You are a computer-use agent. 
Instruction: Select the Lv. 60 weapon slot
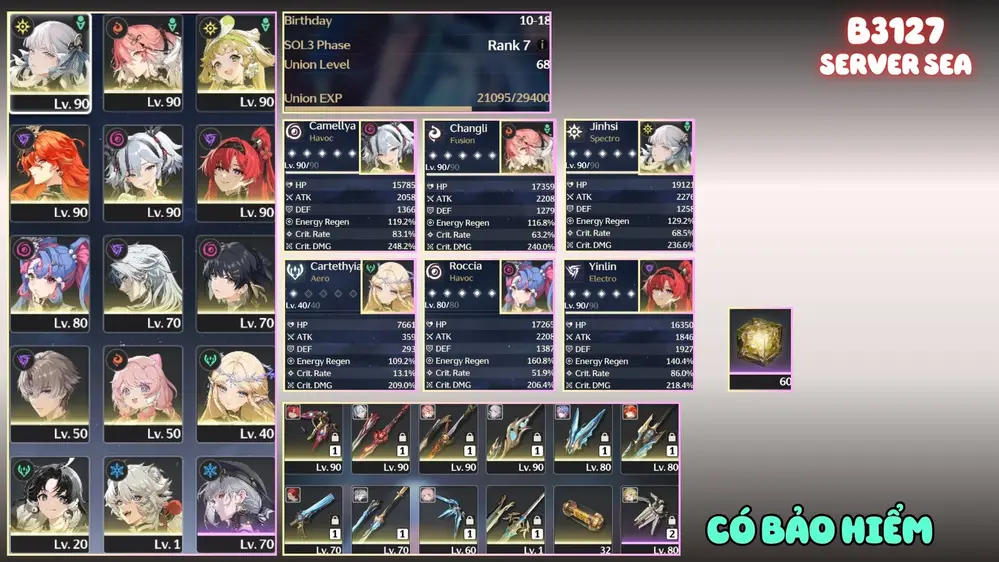tap(448, 518)
